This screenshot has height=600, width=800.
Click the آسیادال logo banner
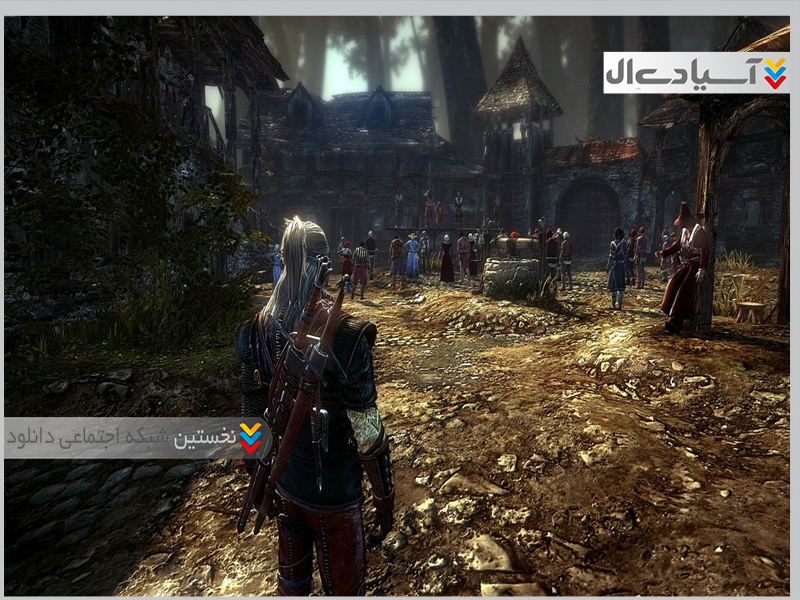point(696,73)
